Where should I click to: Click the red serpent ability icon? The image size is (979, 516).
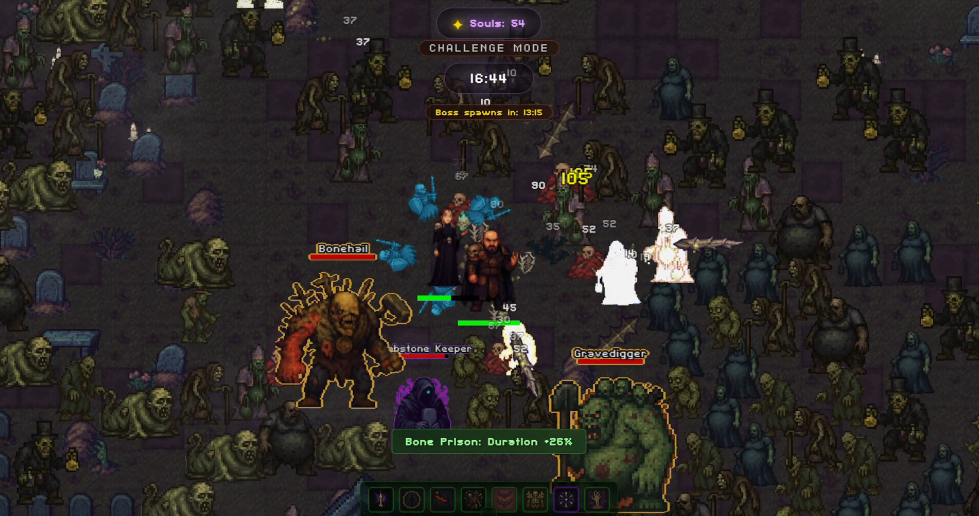(443, 499)
